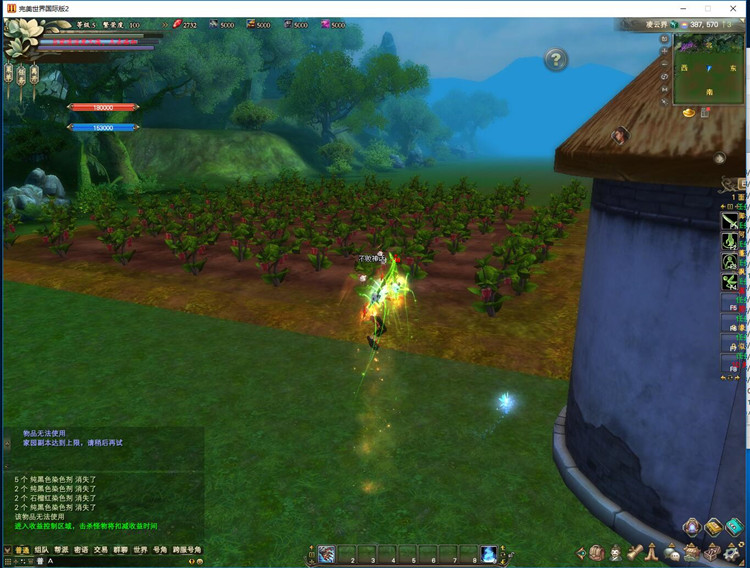Switch to the 密语 whisper tab

click(x=81, y=549)
